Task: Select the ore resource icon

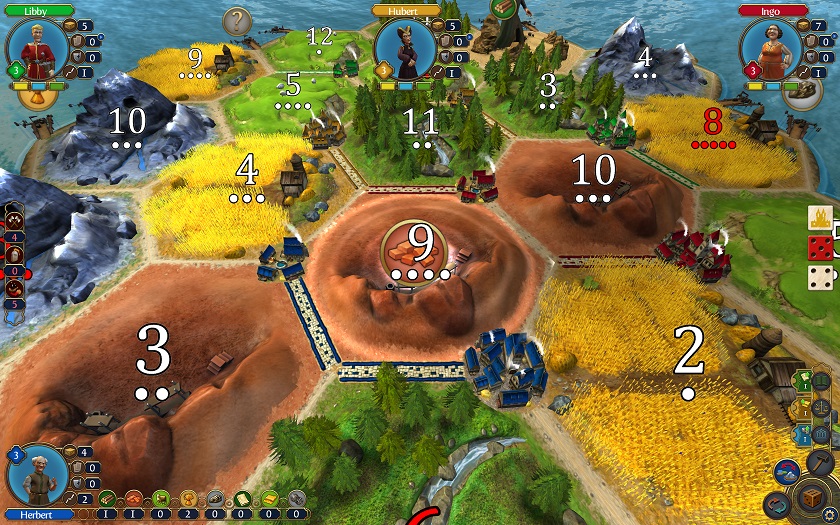Action: tap(214, 499)
